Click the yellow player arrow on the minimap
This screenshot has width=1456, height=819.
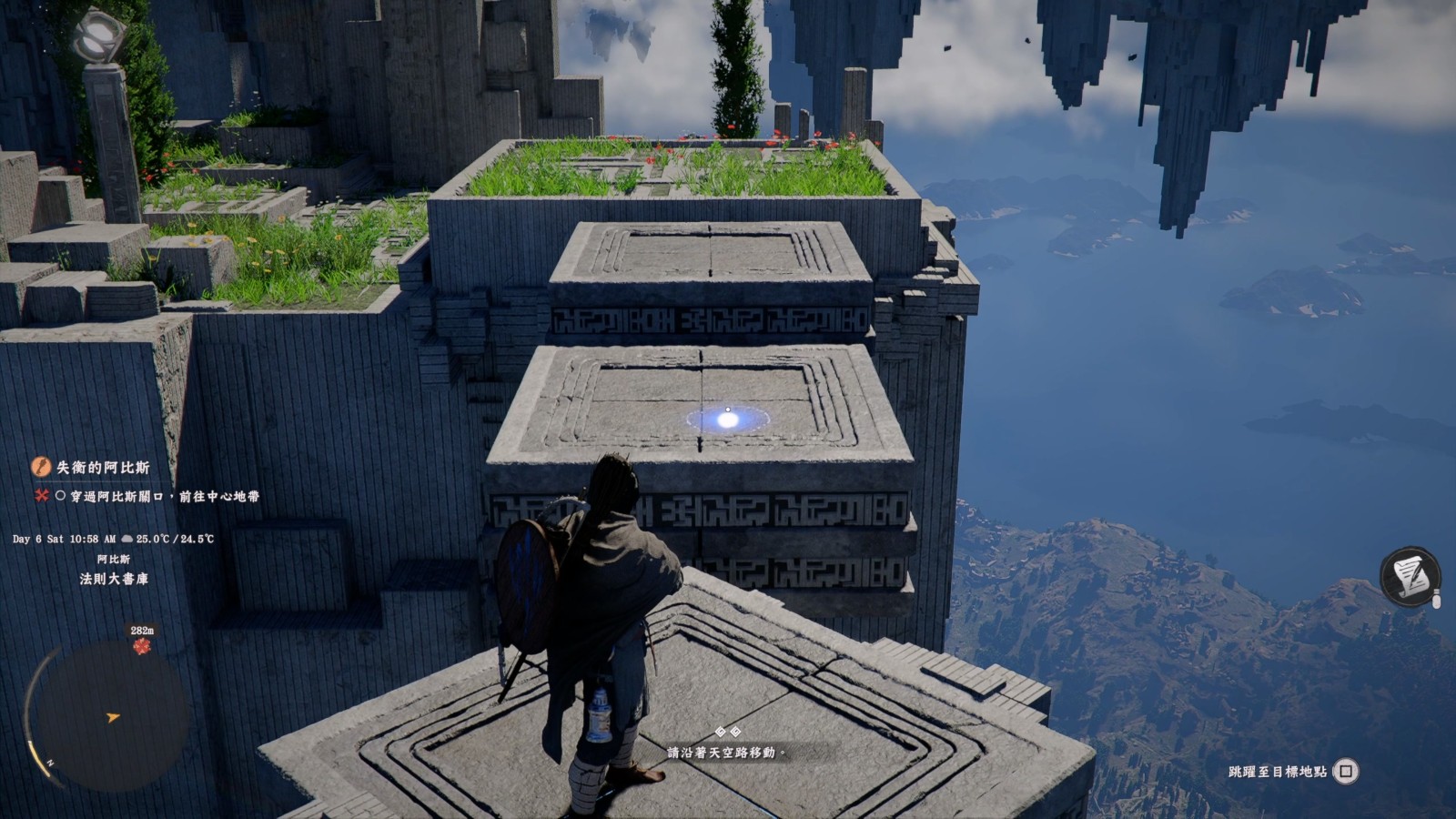pyautogui.click(x=113, y=717)
